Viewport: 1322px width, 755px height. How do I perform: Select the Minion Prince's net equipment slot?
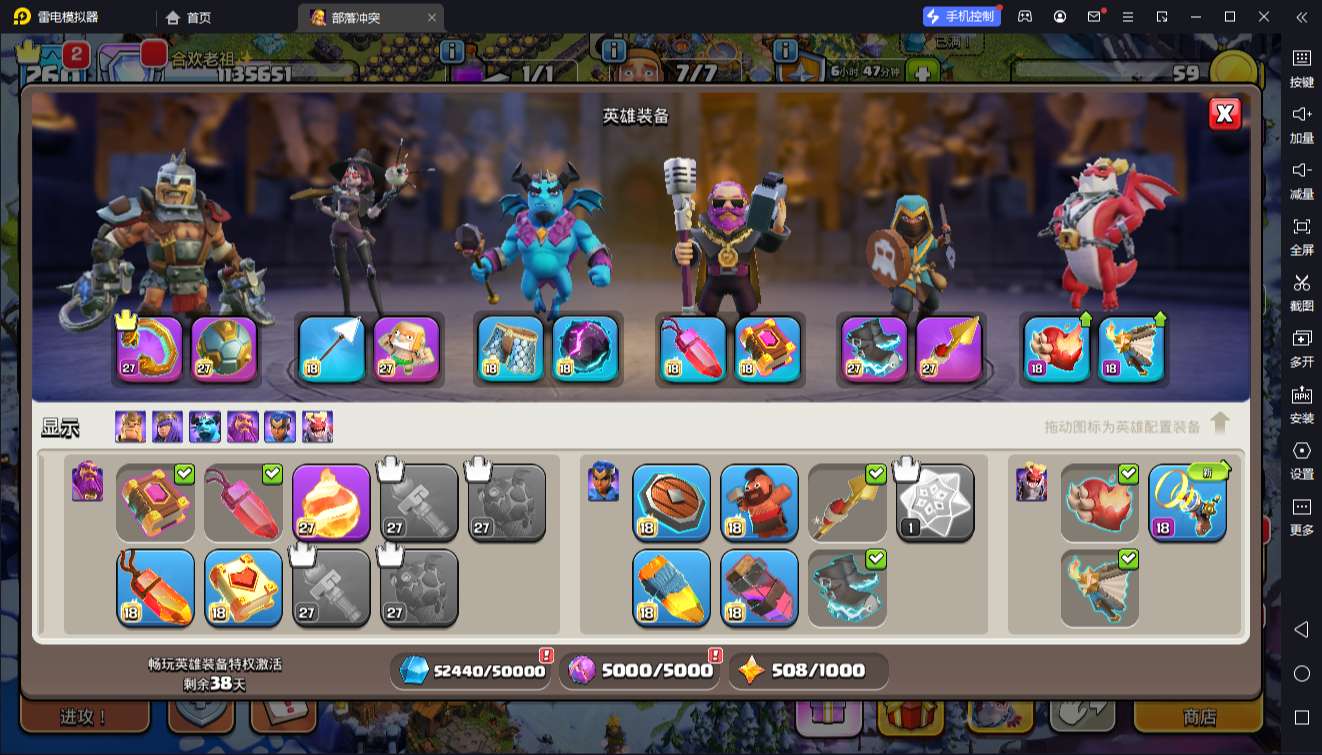(x=510, y=349)
